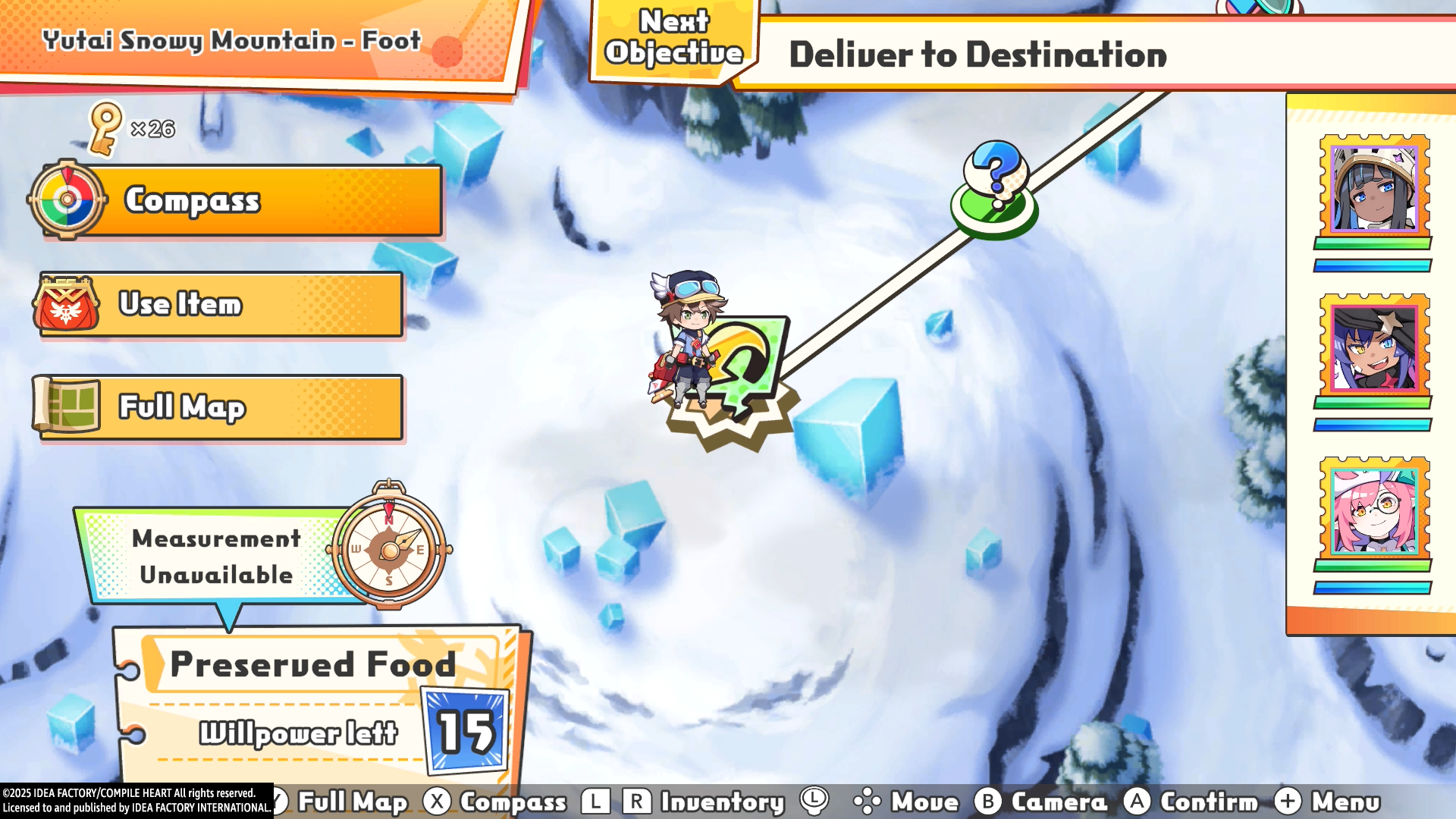Screen dimensions: 1456x819
Task: Click the compass dial measurement gauge
Action: point(389,548)
